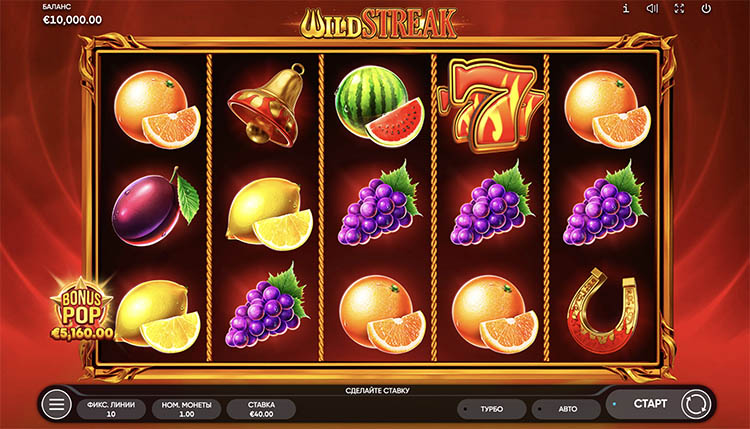This screenshot has height=429, width=750.
Task: Enter fullscreen mode
Action: pyautogui.click(x=679, y=9)
